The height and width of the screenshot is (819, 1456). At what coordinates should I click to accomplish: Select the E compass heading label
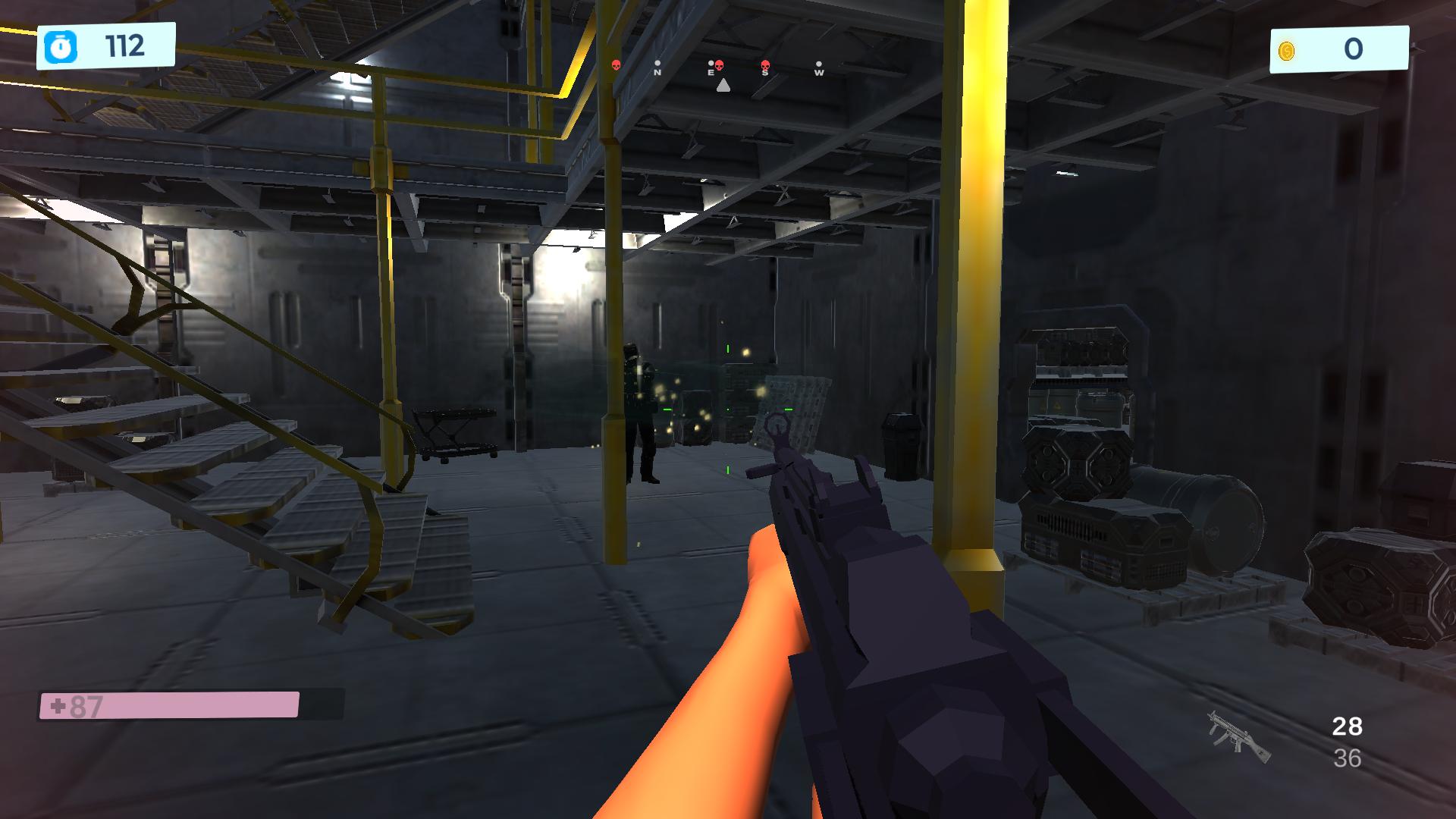tap(709, 72)
